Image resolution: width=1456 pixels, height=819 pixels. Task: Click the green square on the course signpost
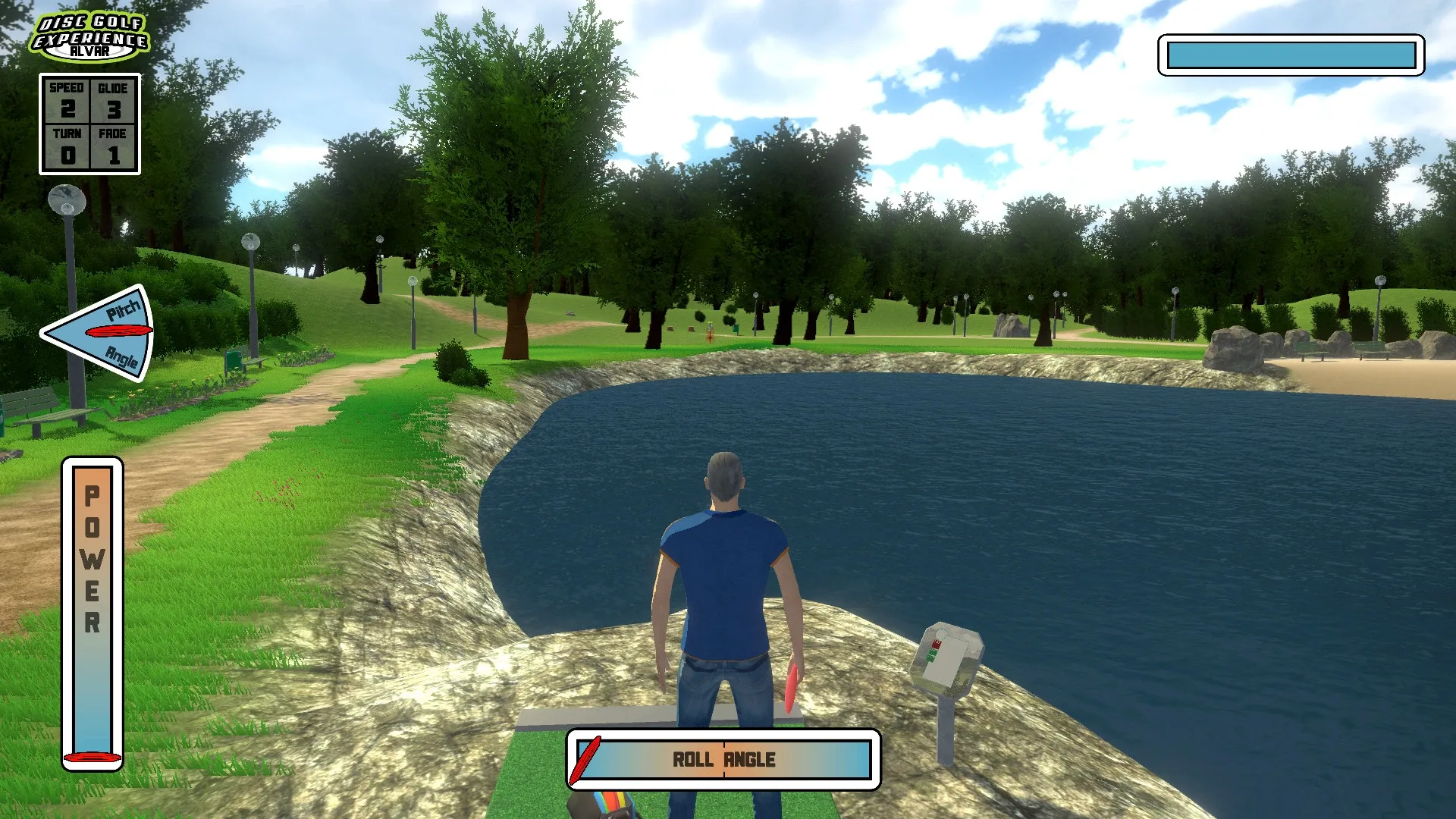pos(932,654)
